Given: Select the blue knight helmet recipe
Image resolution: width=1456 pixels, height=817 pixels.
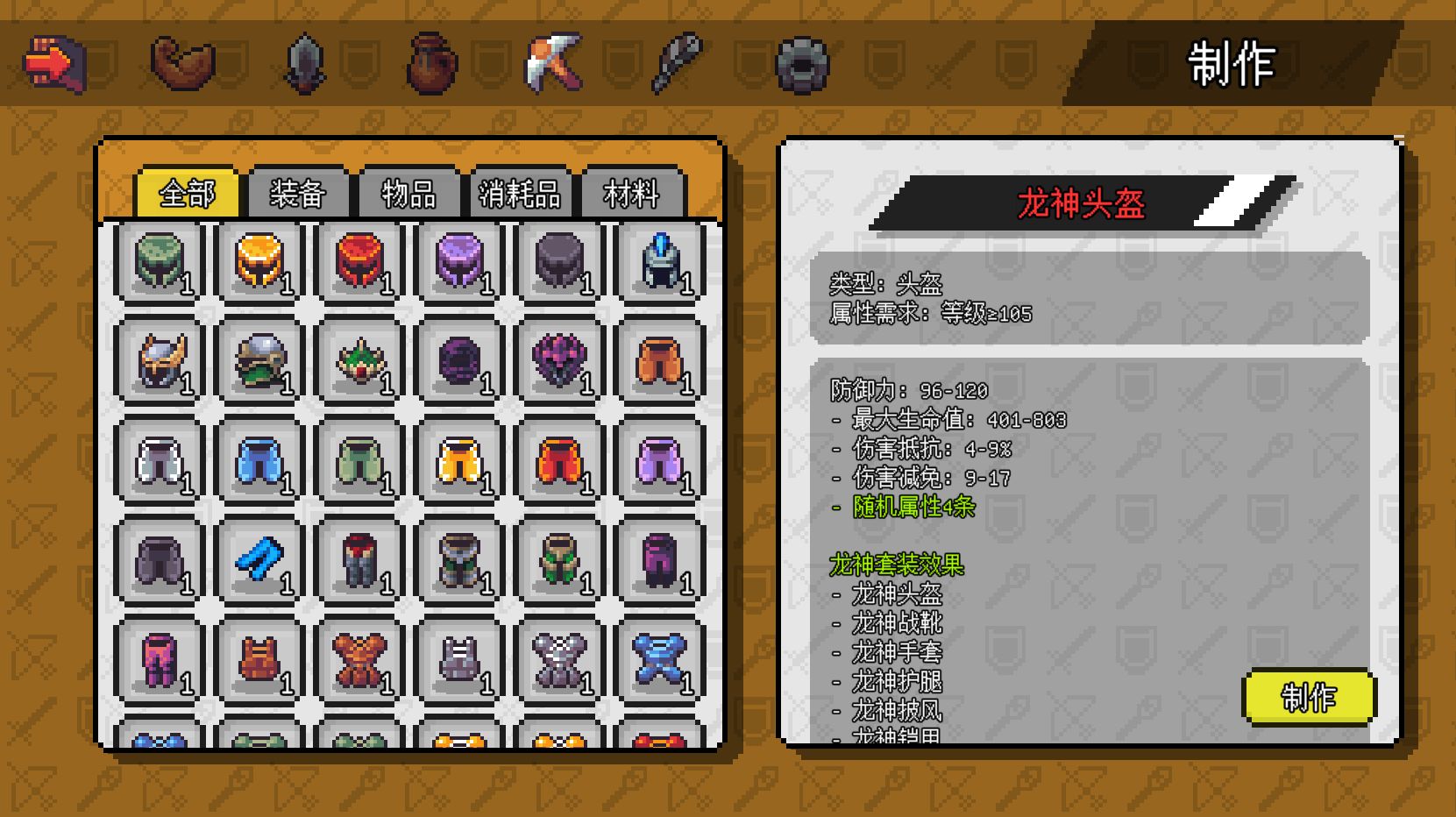Looking at the screenshot, I should click(x=658, y=263).
